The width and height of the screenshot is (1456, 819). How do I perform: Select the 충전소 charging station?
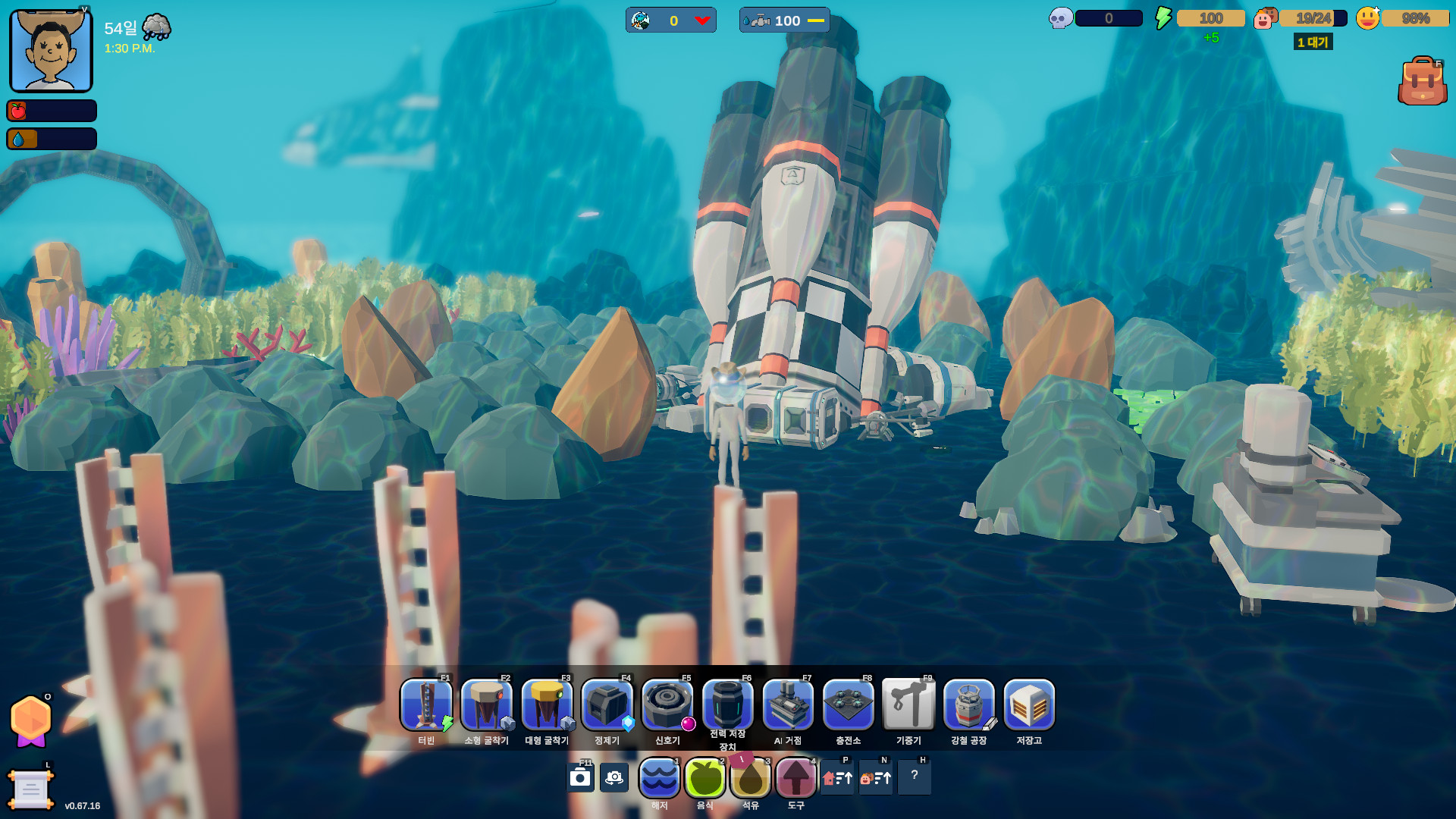[x=848, y=704]
